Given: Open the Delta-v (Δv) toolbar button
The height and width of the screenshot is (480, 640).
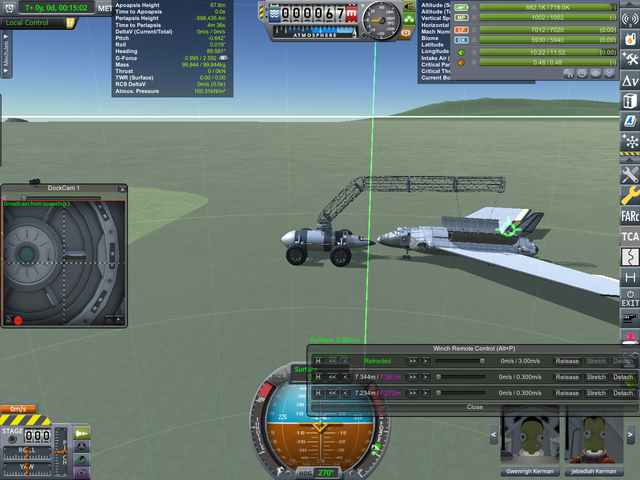Looking at the screenshot, I should 630,80.
